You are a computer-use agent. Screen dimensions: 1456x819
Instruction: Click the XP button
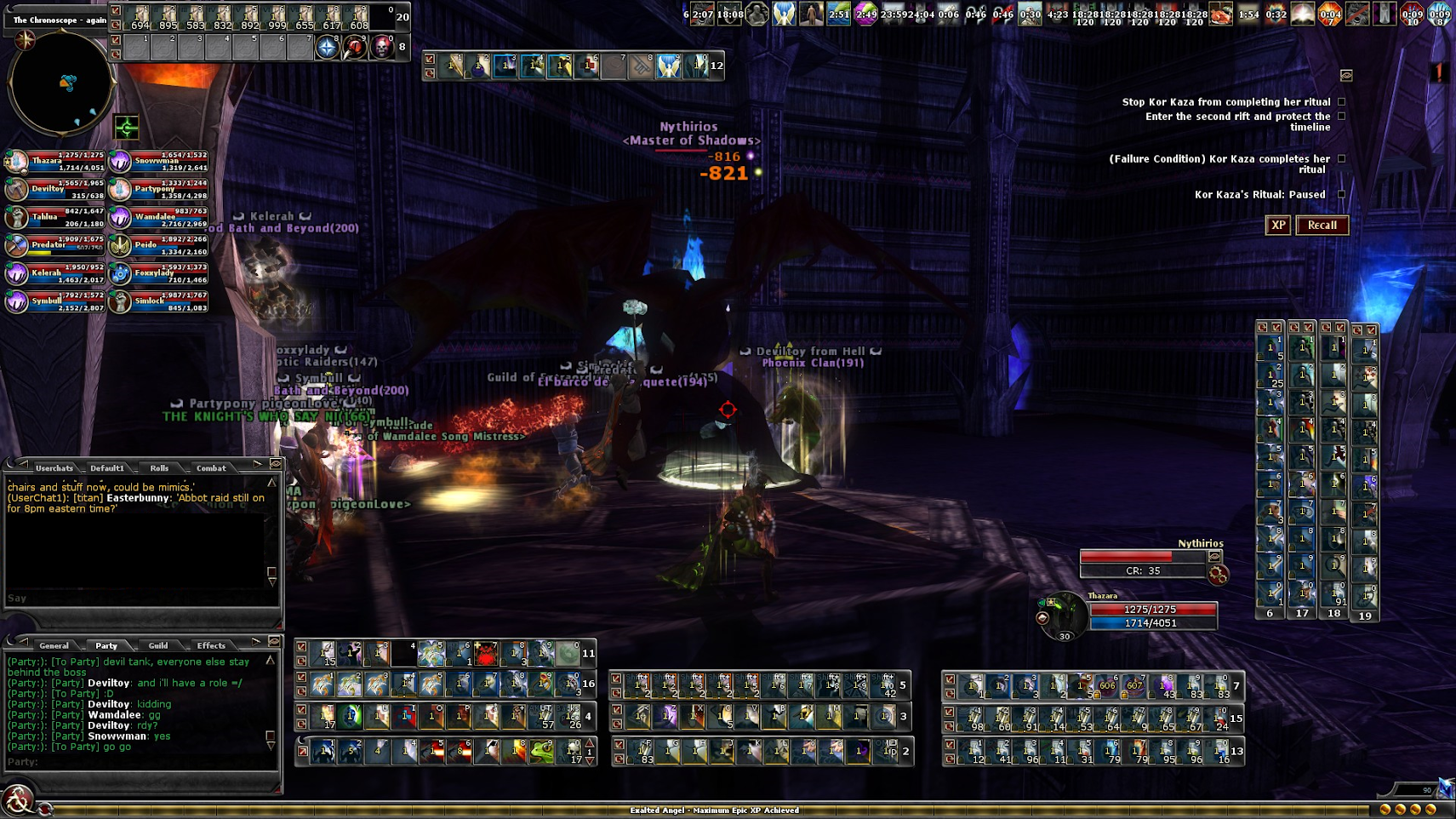[1277, 226]
